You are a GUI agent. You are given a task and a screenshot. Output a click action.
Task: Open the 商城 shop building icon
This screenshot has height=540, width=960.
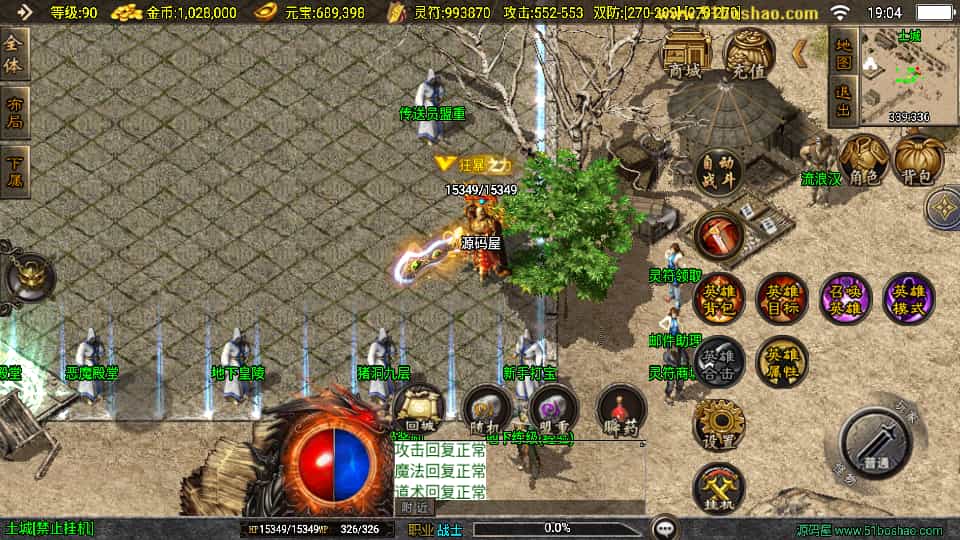[x=687, y=53]
